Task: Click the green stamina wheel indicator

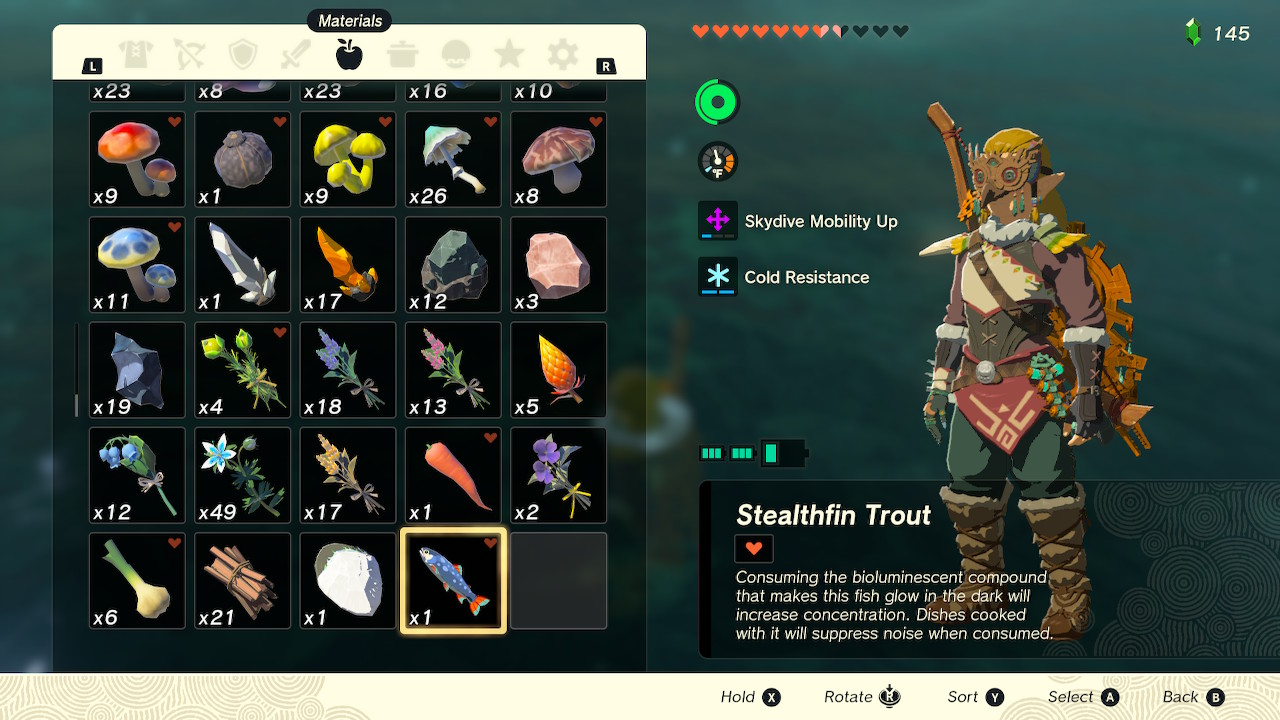Action: [716, 101]
